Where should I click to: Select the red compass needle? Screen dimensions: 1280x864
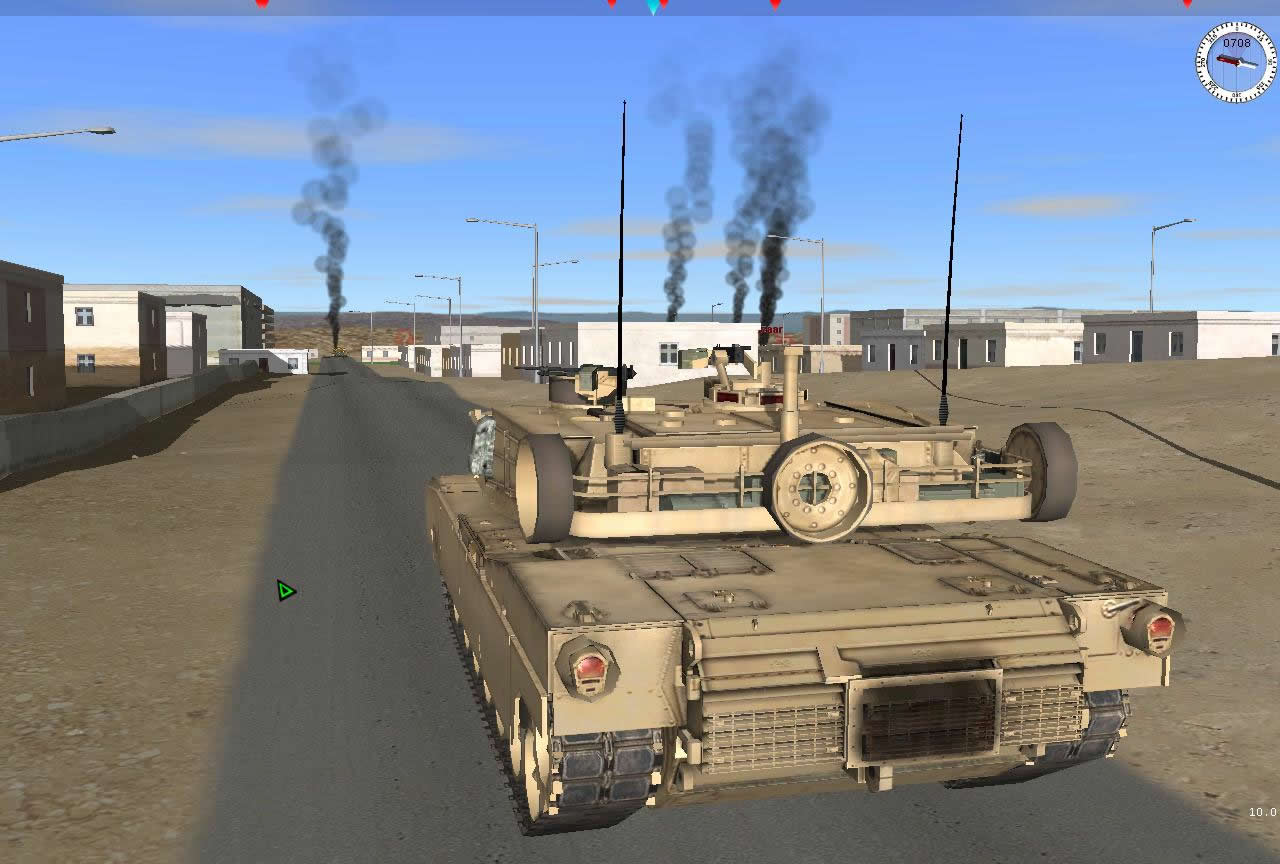pyautogui.click(x=1227, y=60)
